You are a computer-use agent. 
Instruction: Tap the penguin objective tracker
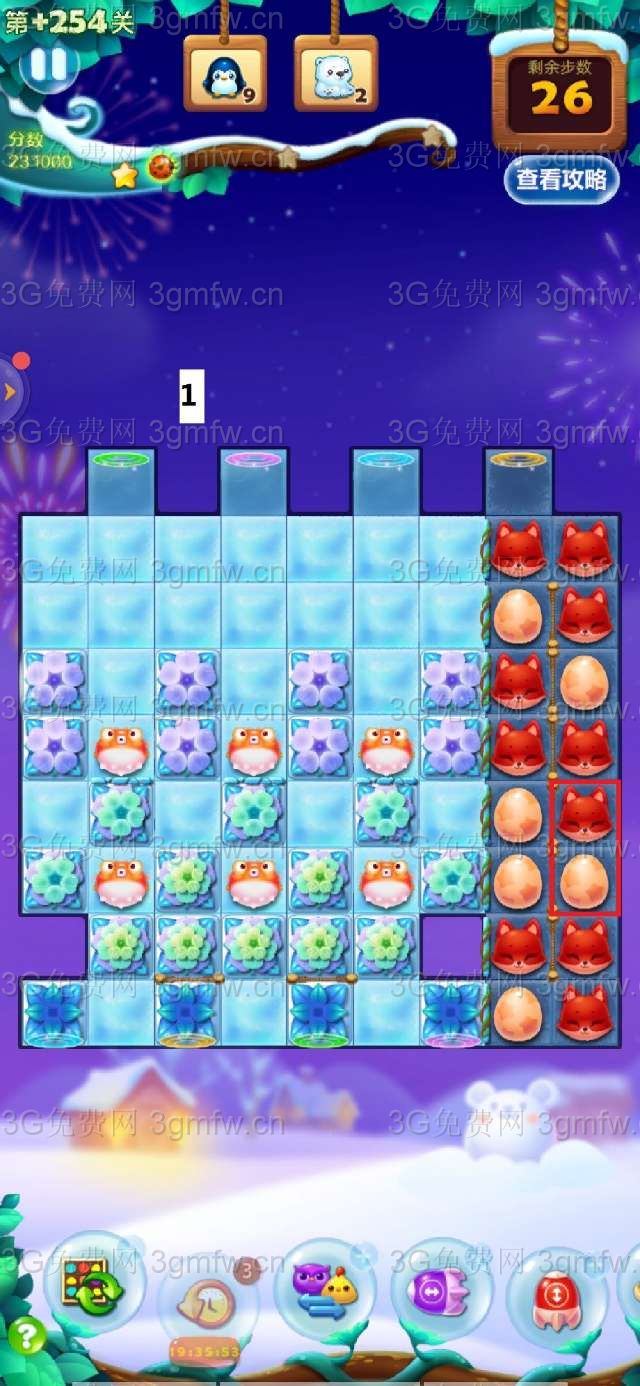(224, 77)
